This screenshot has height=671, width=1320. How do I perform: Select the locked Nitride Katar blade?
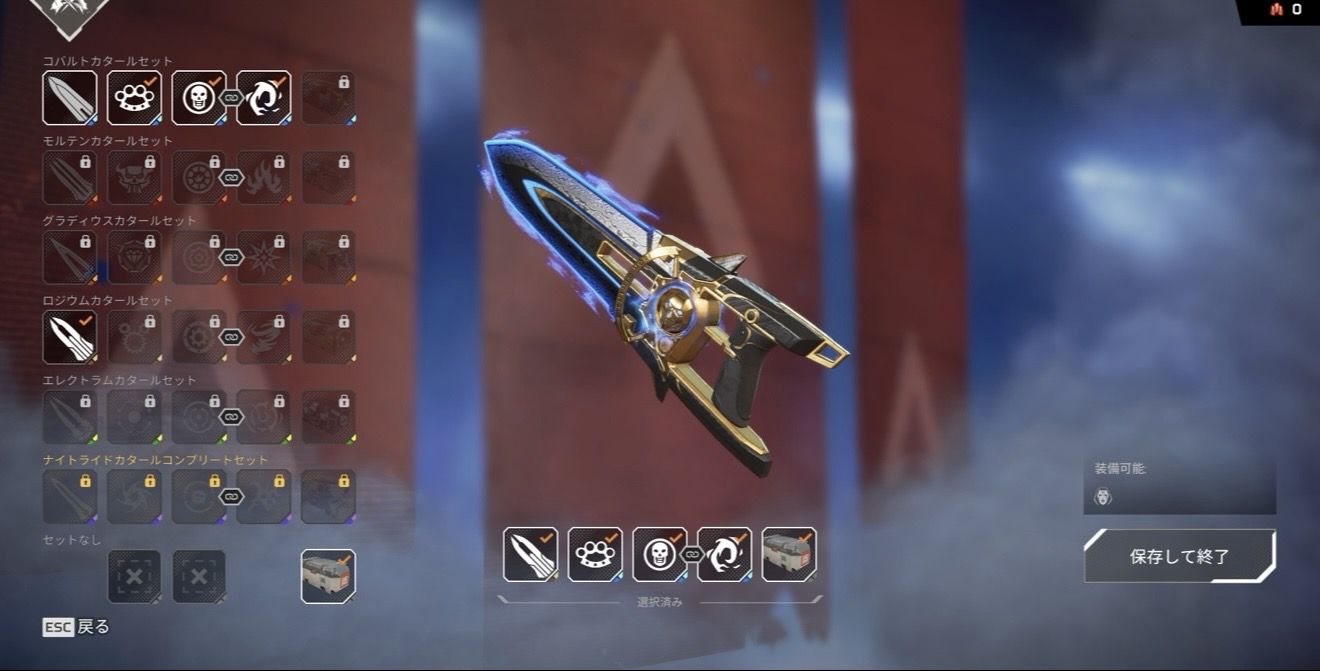(70, 497)
